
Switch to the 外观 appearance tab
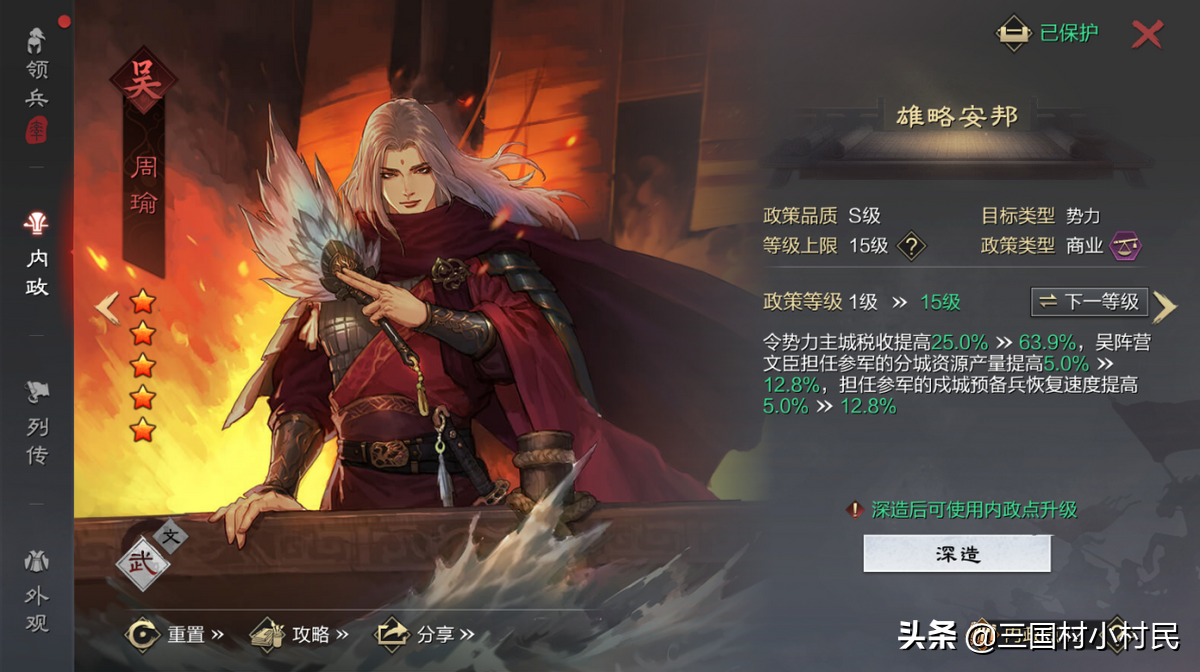[37, 595]
